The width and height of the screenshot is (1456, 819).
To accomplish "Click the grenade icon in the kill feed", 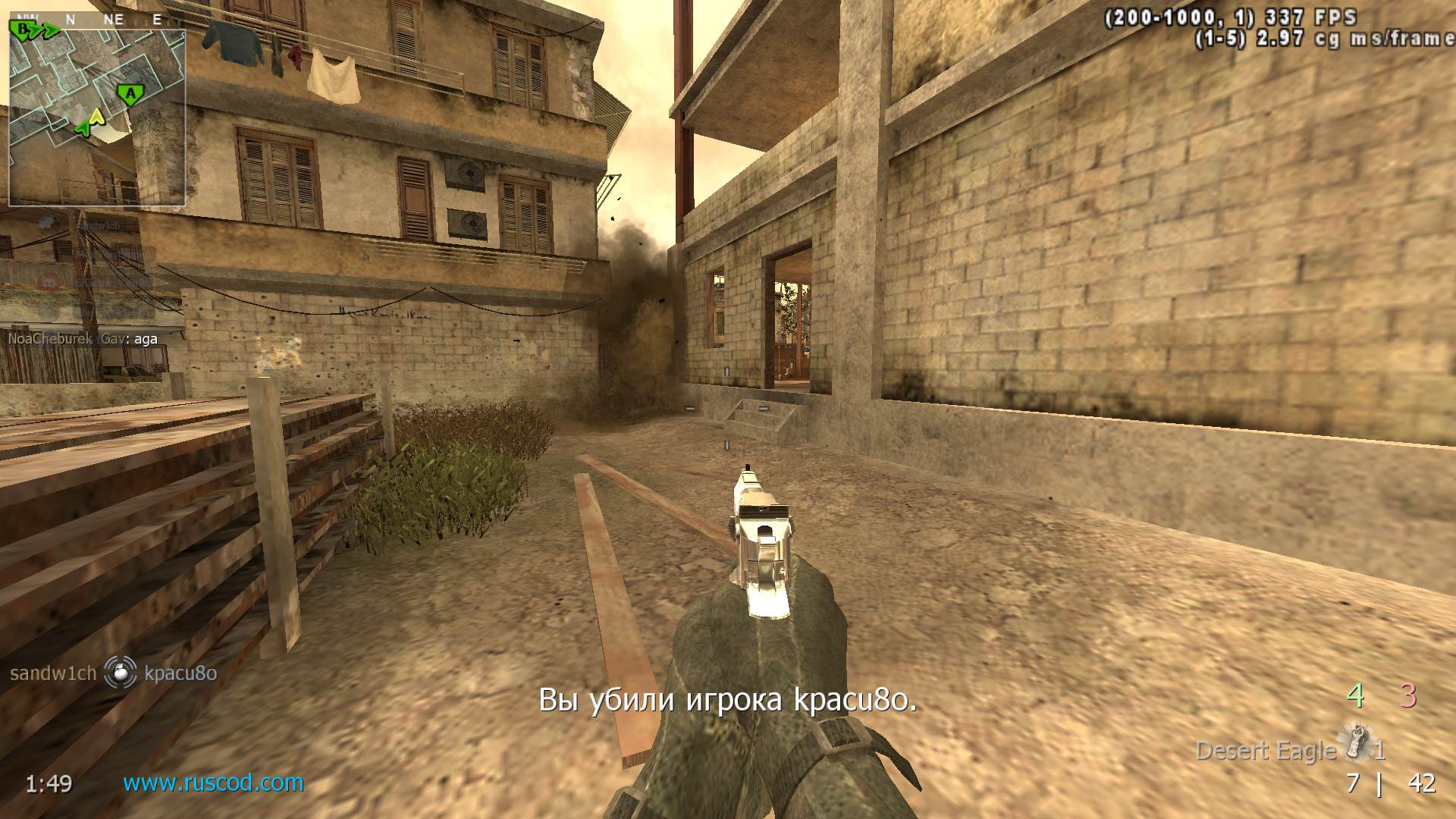I will tap(120, 673).
